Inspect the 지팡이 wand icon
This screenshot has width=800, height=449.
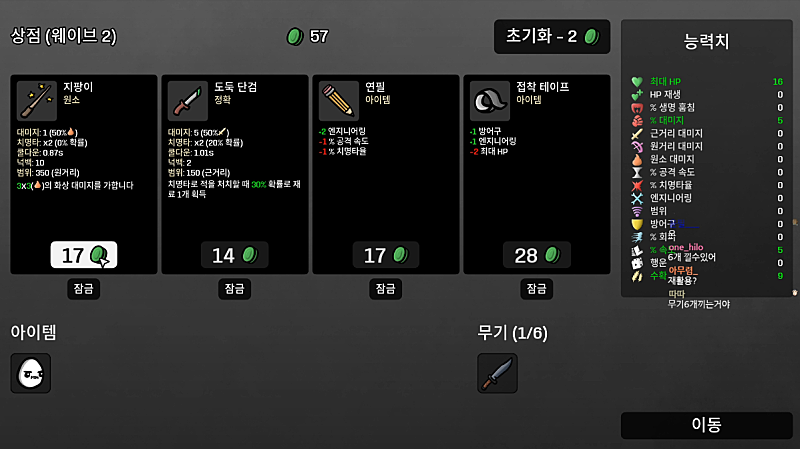click(37, 101)
